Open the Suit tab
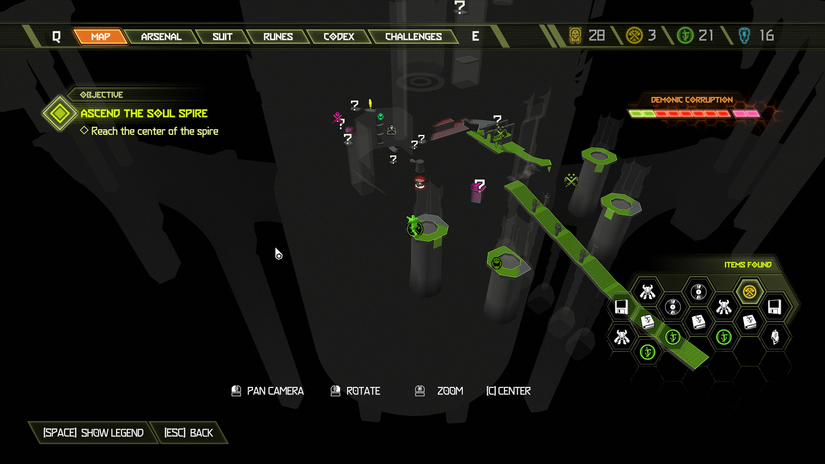The width and height of the screenshot is (825, 464). click(x=221, y=37)
